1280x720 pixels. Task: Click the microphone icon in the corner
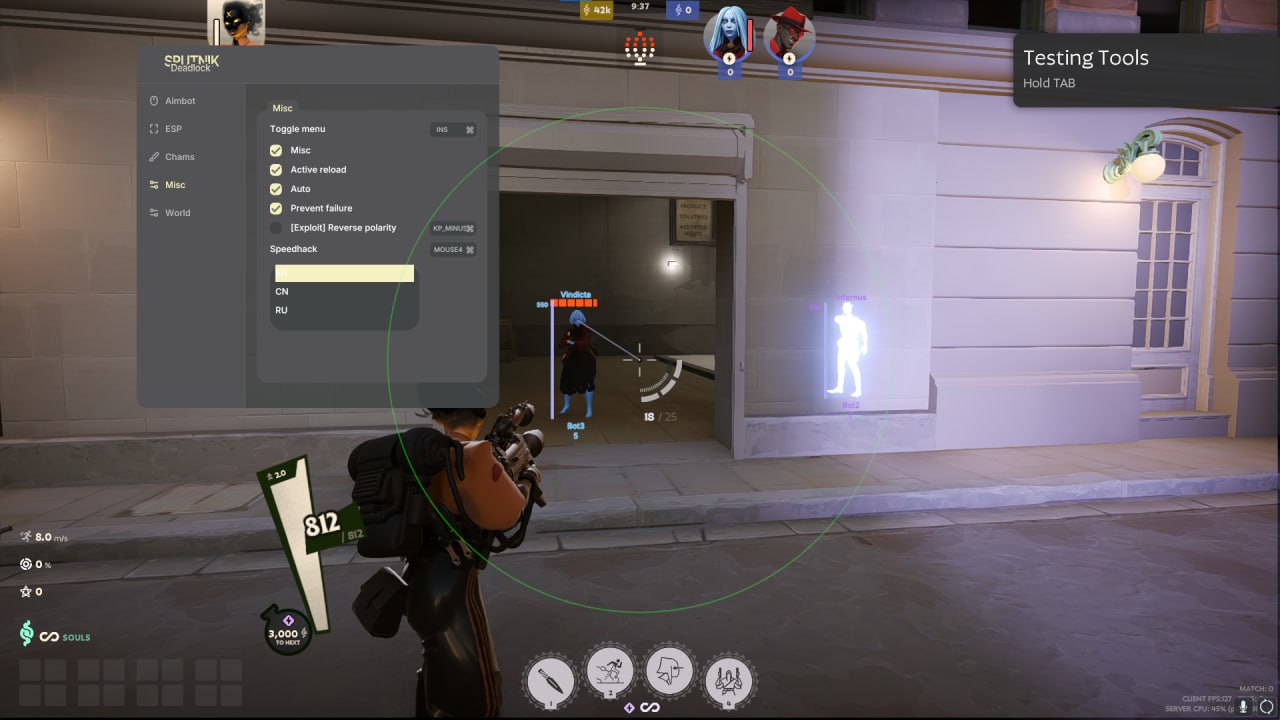click(1244, 706)
